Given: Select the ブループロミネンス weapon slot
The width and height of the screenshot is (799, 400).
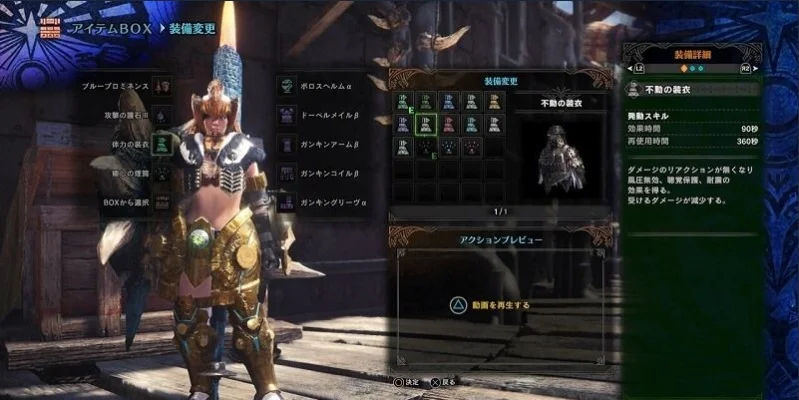Looking at the screenshot, I should click(x=160, y=86).
